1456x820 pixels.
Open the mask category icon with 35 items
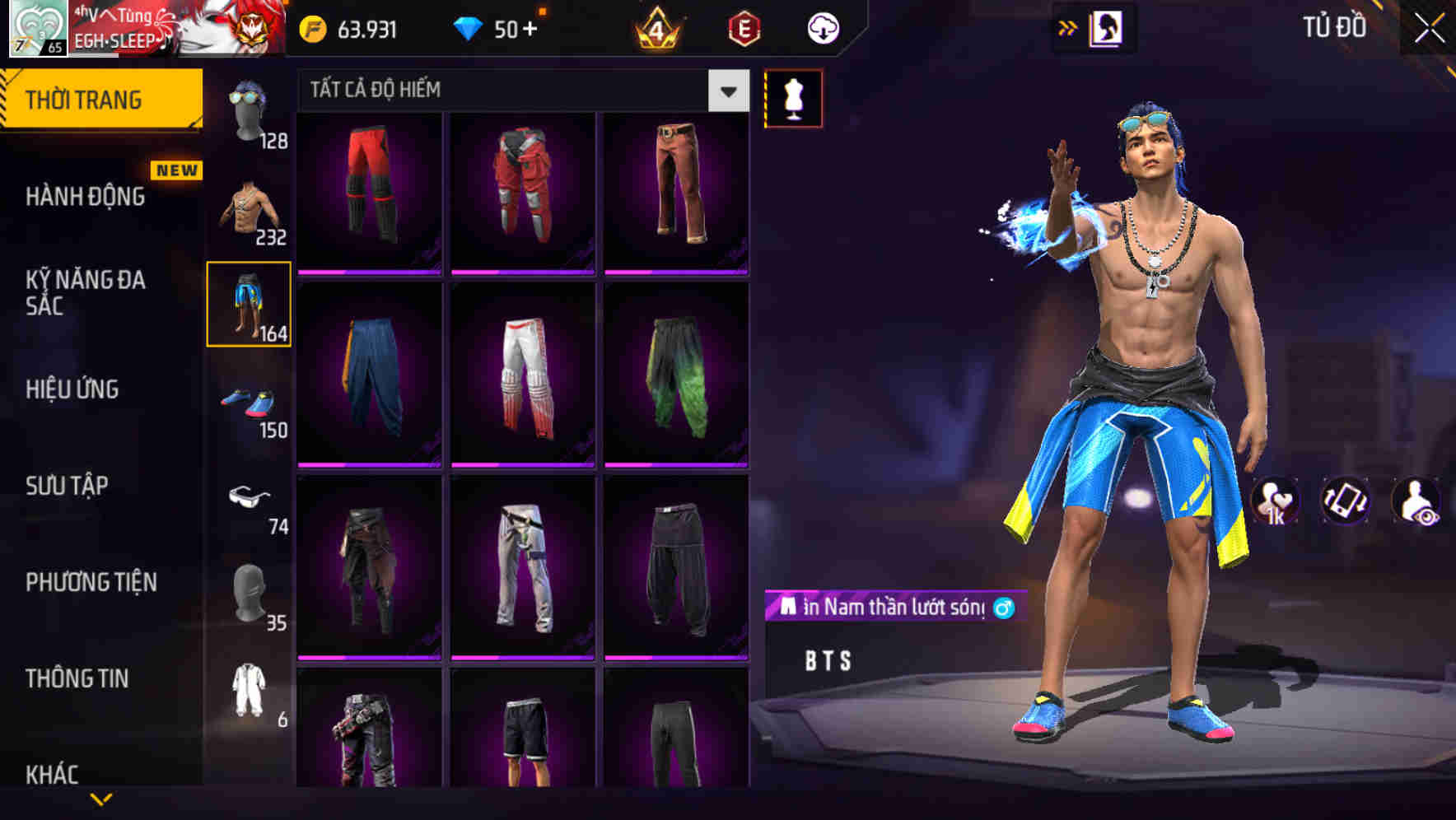point(250,593)
